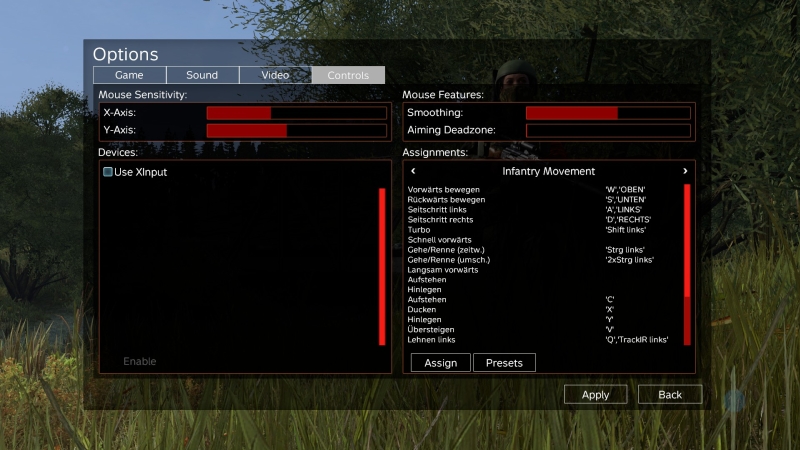800x450 pixels.
Task: Open the Sound settings tab
Action: point(202,75)
